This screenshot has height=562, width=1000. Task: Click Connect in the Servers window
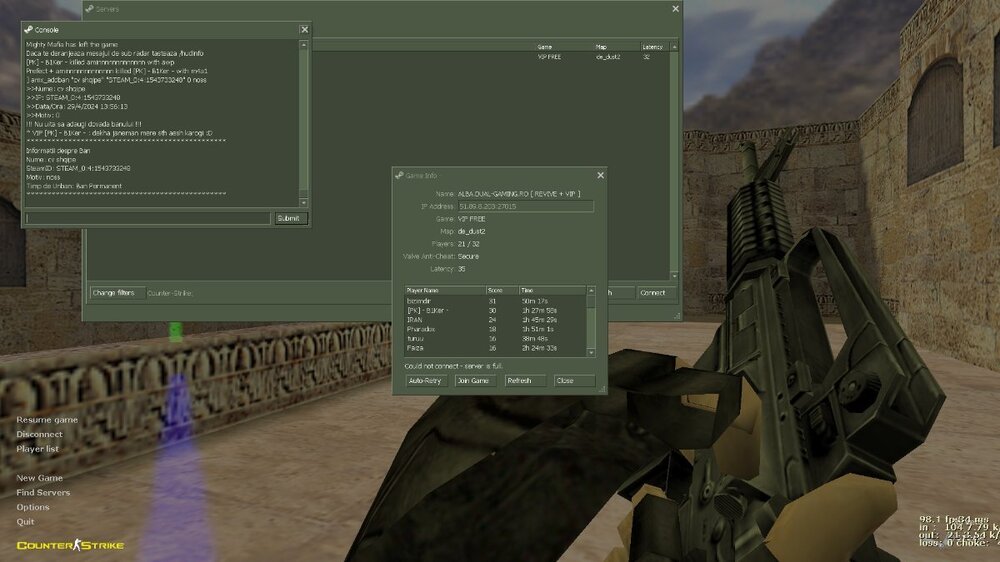pyautogui.click(x=652, y=293)
